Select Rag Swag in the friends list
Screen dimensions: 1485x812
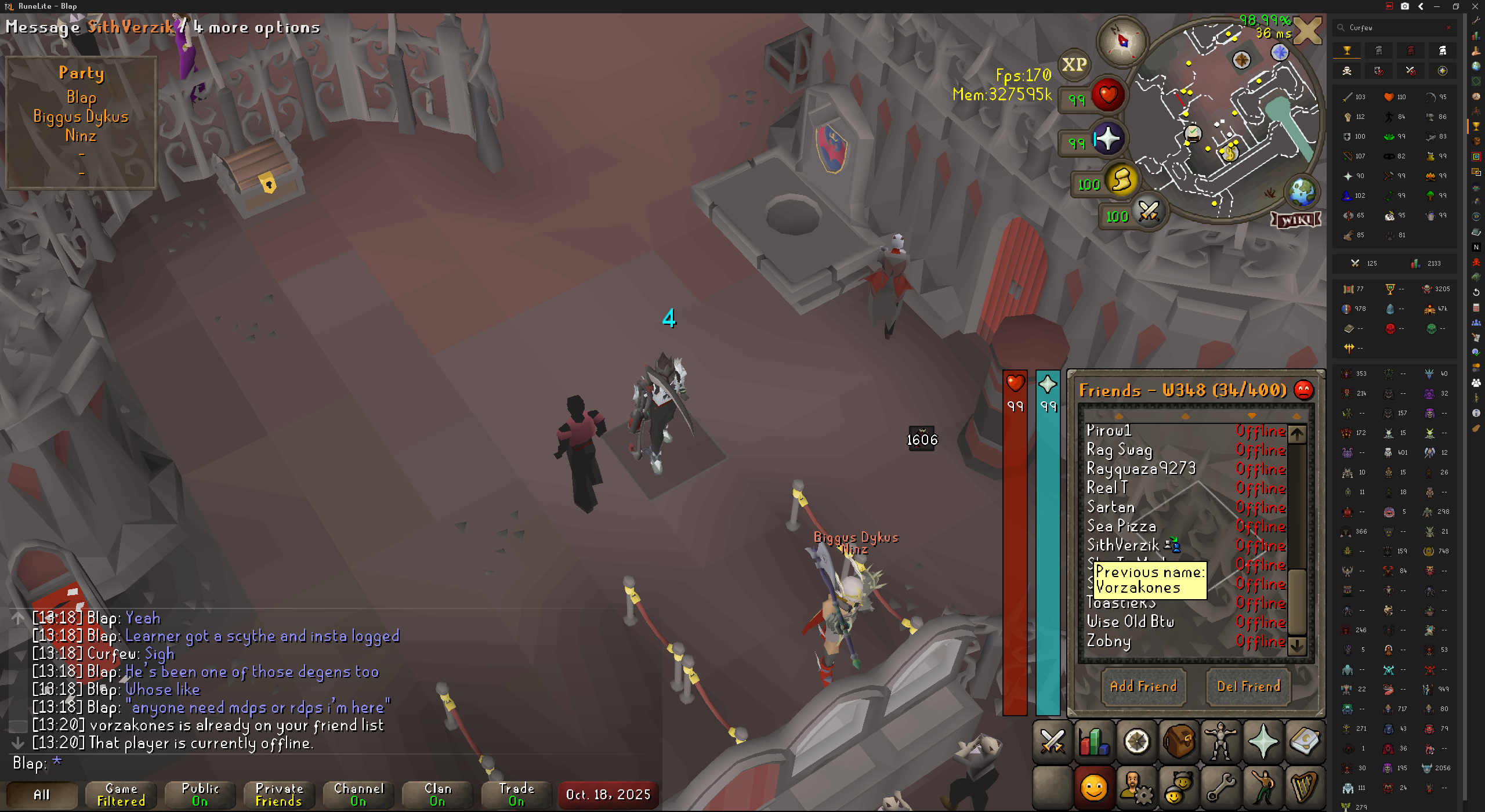1119,450
